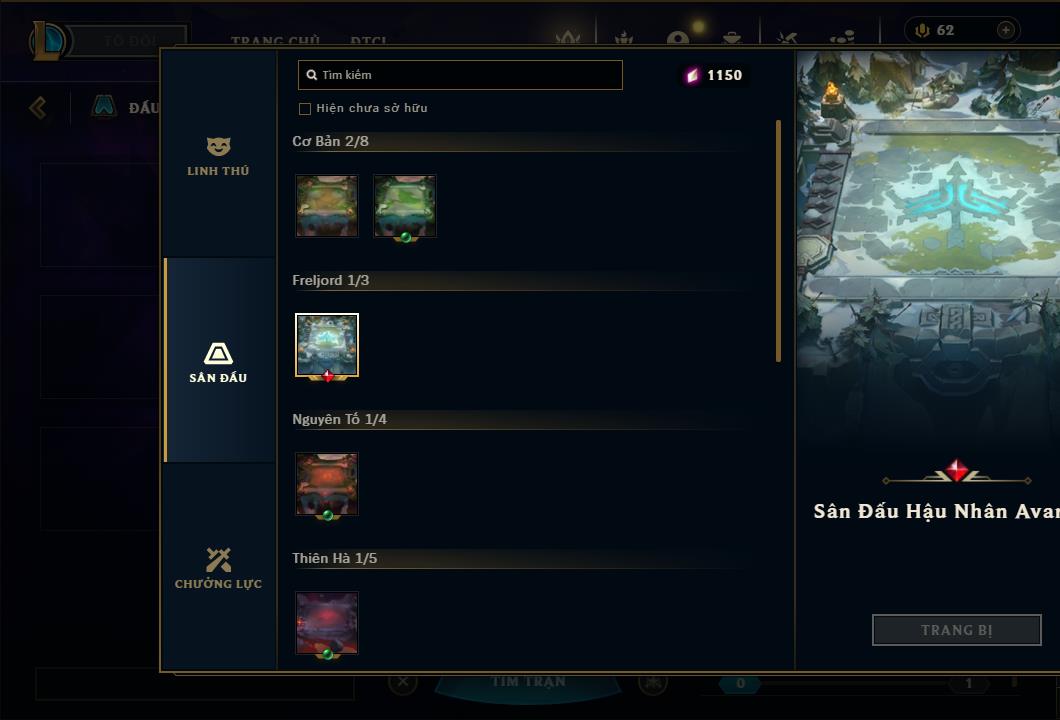Click the Tìm Trận find match button
This screenshot has height=720, width=1060.
tap(529, 682)
